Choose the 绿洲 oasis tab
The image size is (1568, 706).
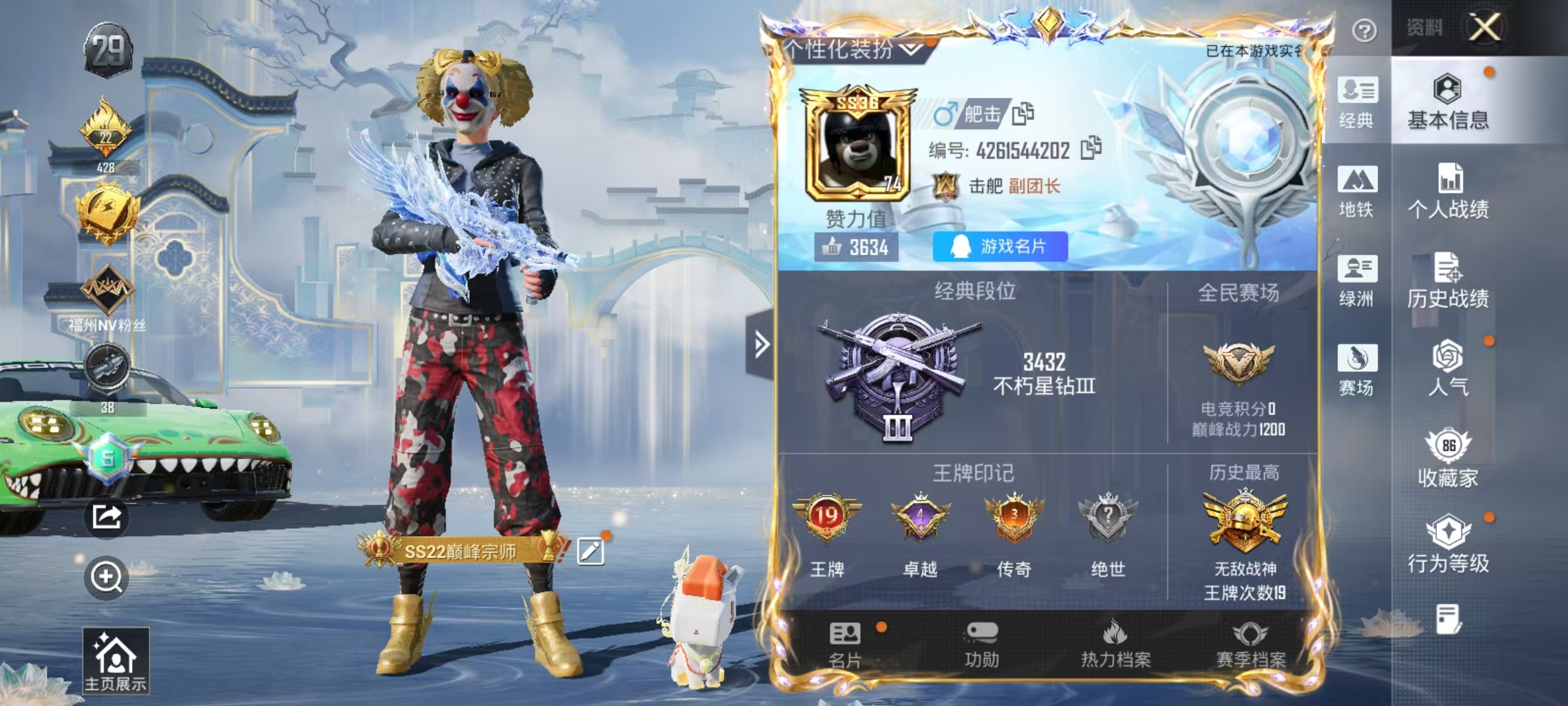click(1357, 280)
